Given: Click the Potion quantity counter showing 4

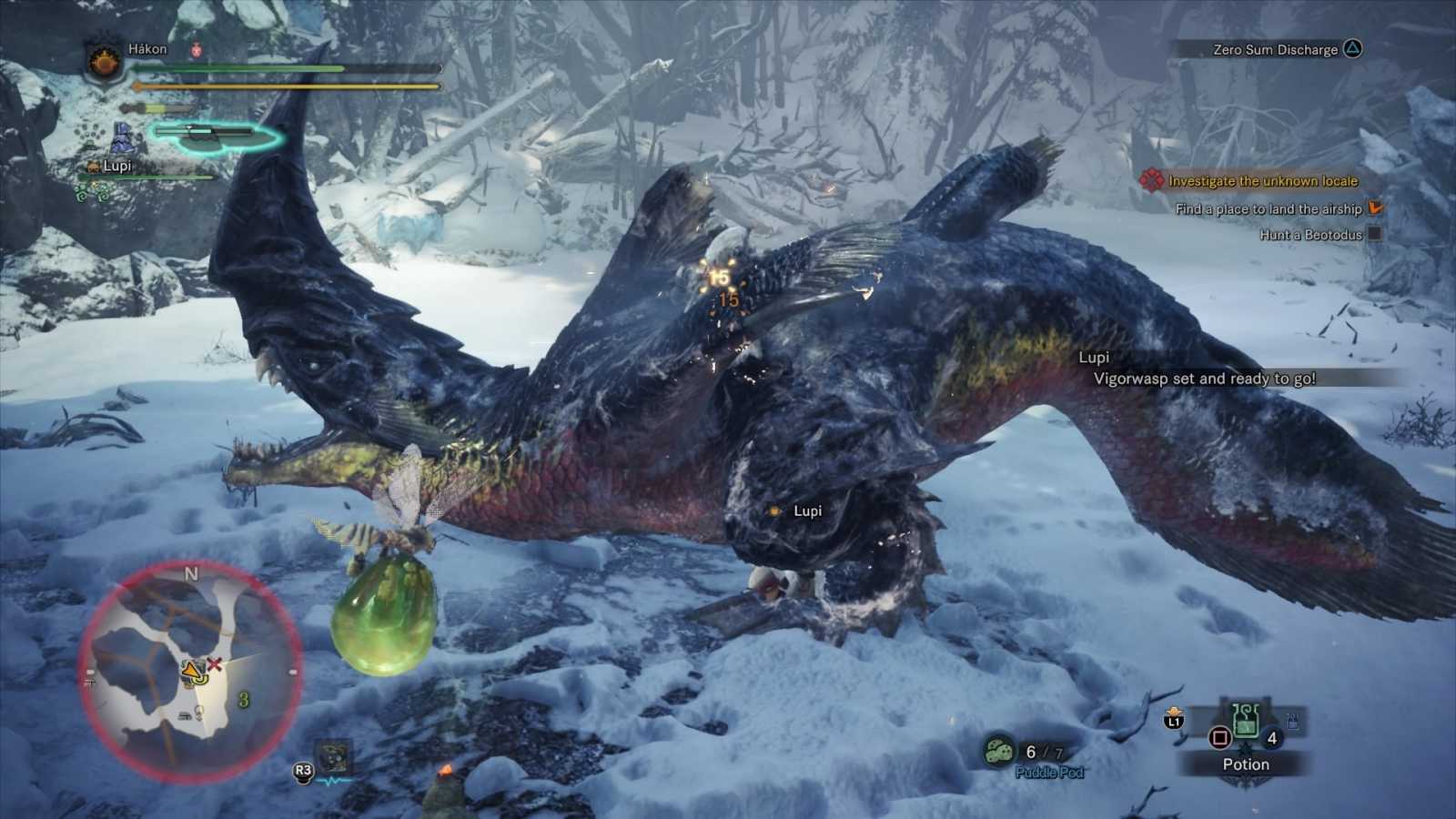Looking at the screenshot, I should click(1271, 739).
